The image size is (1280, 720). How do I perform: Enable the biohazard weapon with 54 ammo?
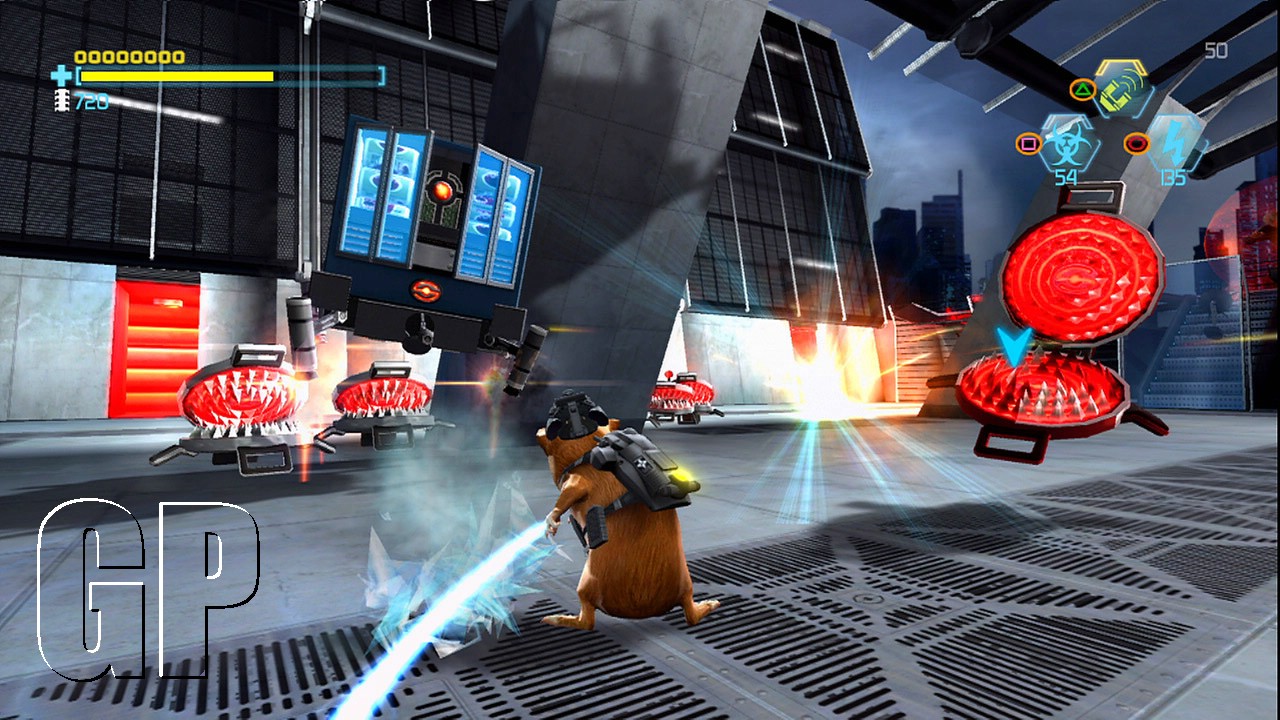pos(1066,142)
